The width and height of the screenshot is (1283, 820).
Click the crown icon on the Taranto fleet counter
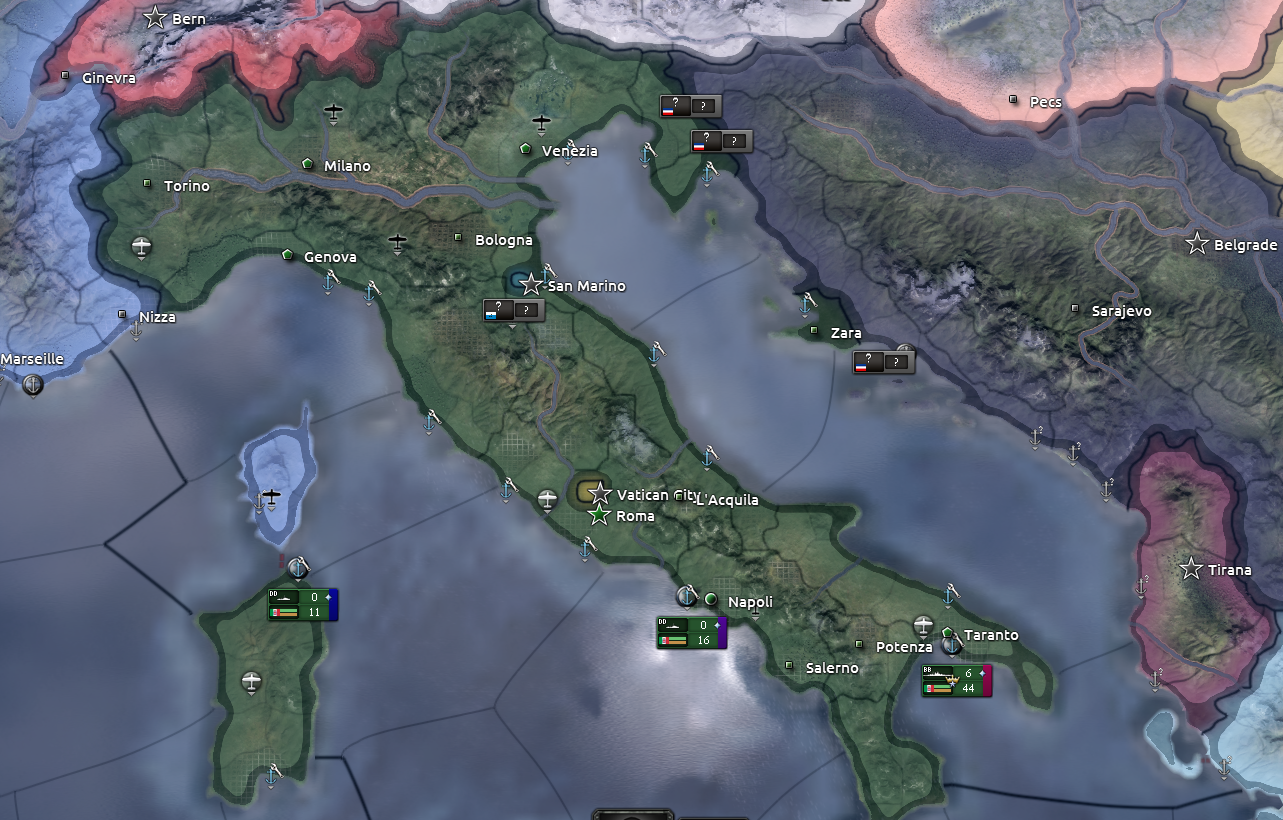coord(952,679)
